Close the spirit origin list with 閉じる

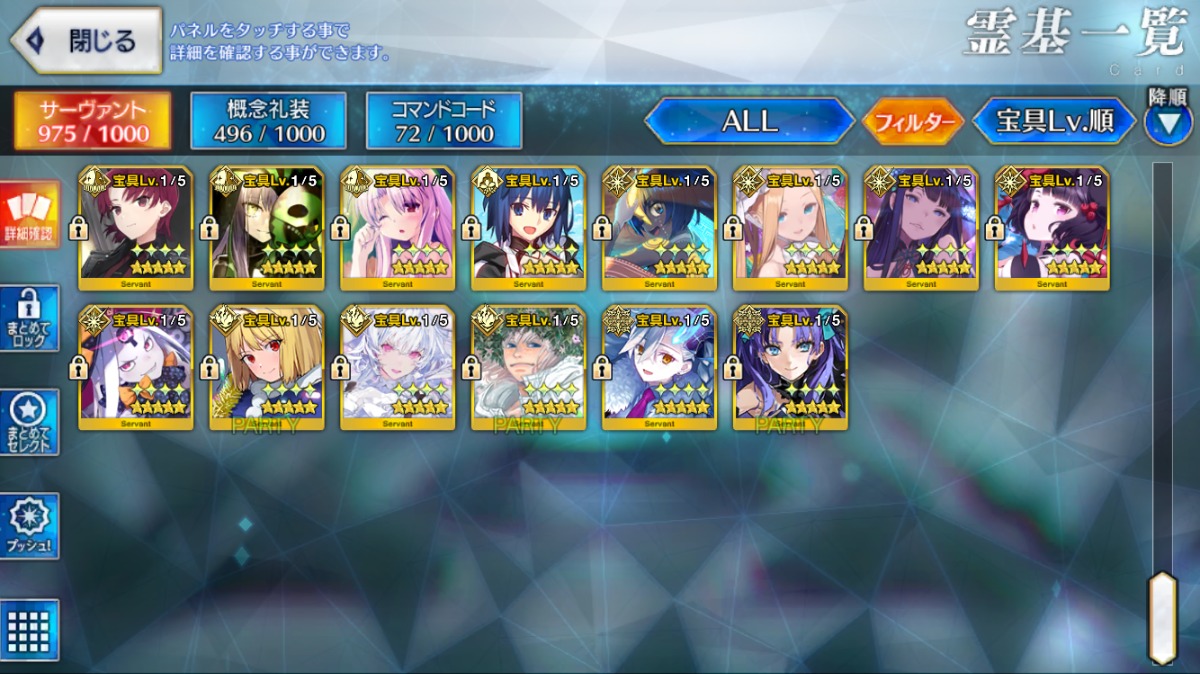(x=86, y=41)
